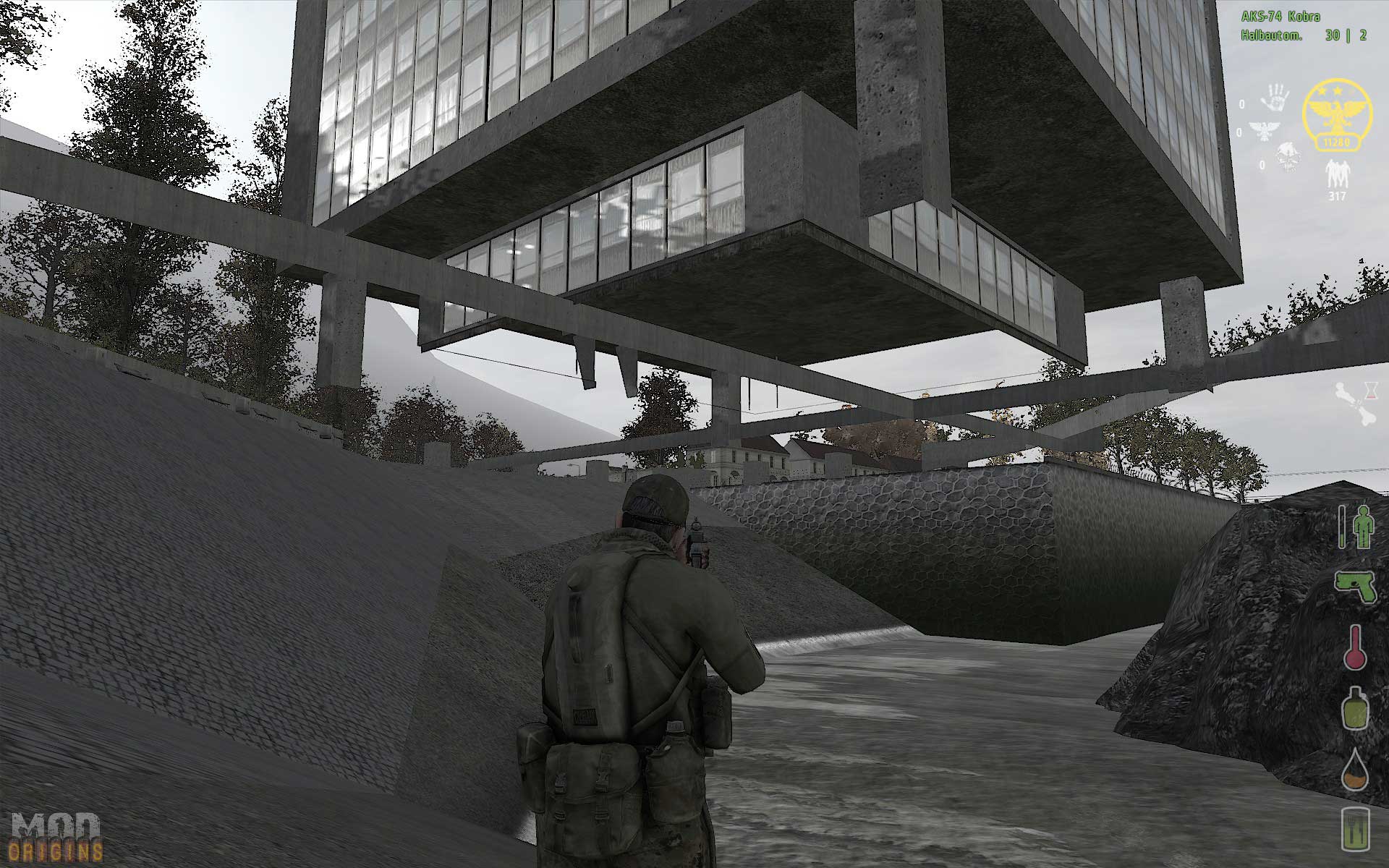Select the fork and knife hunger icon
This screenshot has height=868, width=1389.
(x=1354, y=829)
